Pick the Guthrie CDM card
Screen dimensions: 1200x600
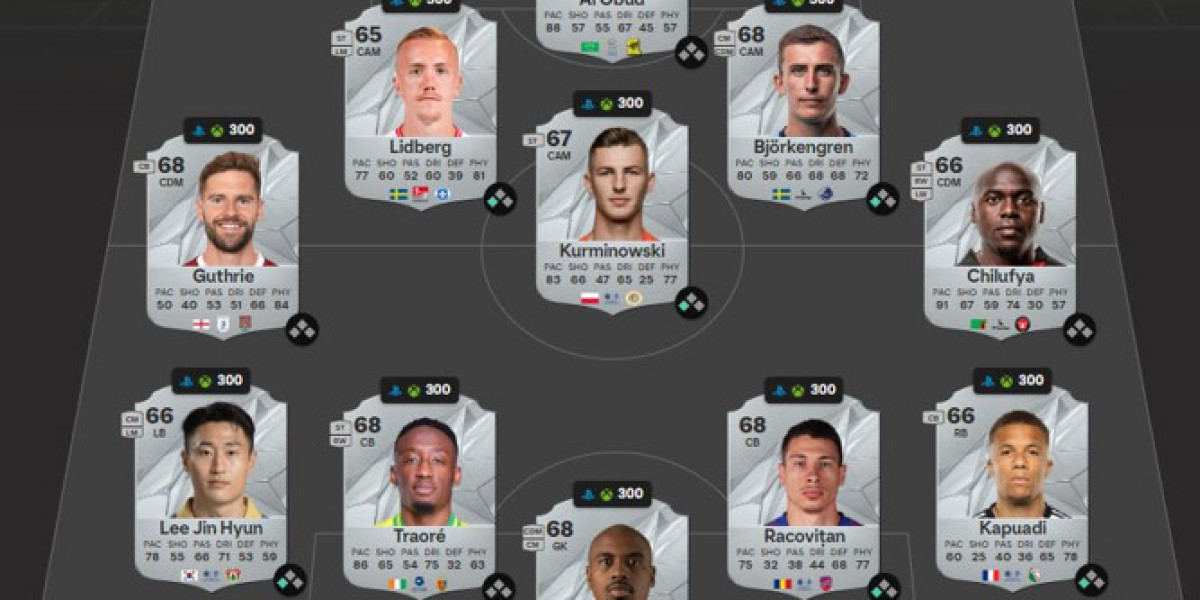click(x=223, y=235)
